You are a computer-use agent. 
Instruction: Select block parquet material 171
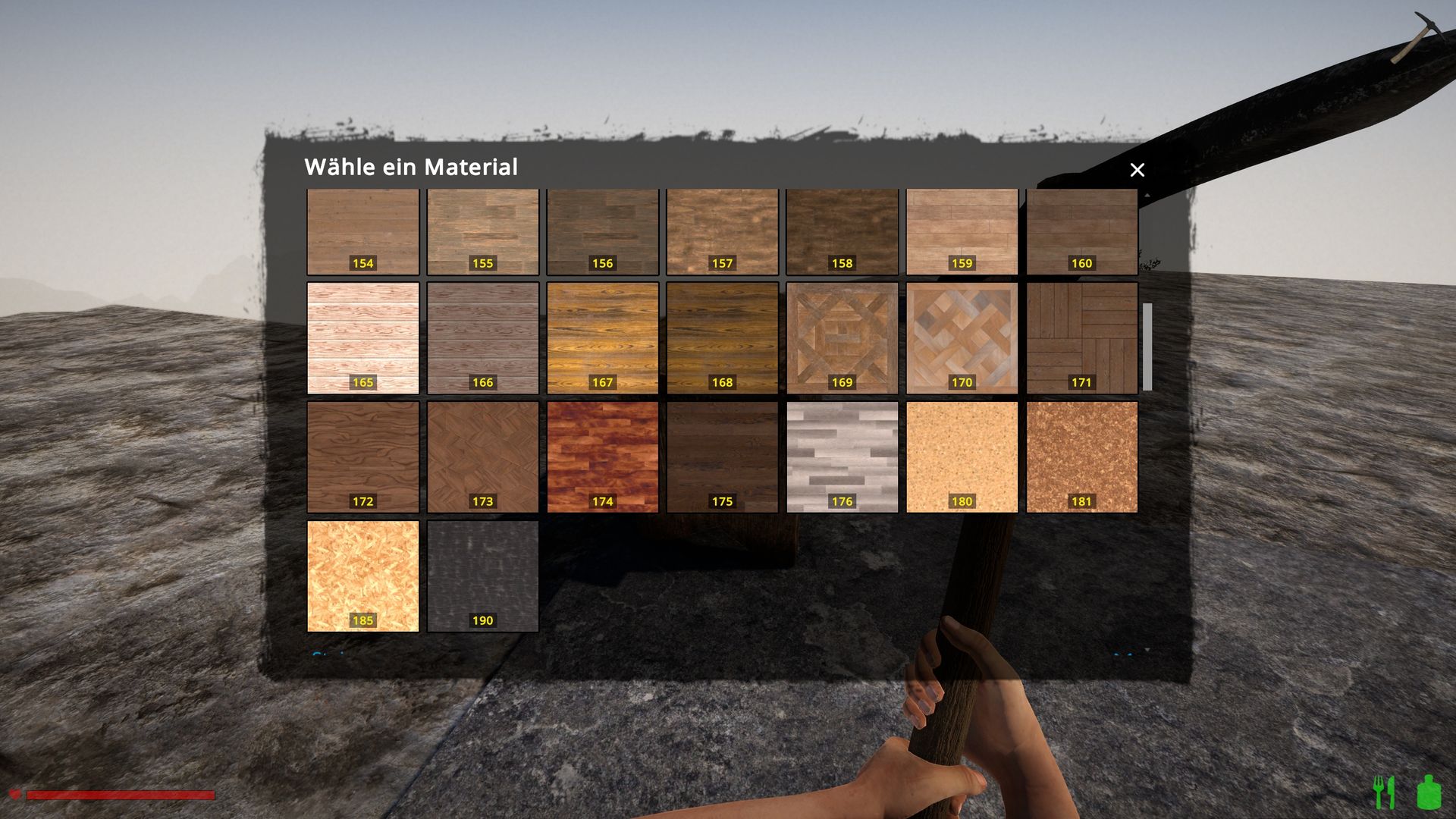pos(1081,337)
